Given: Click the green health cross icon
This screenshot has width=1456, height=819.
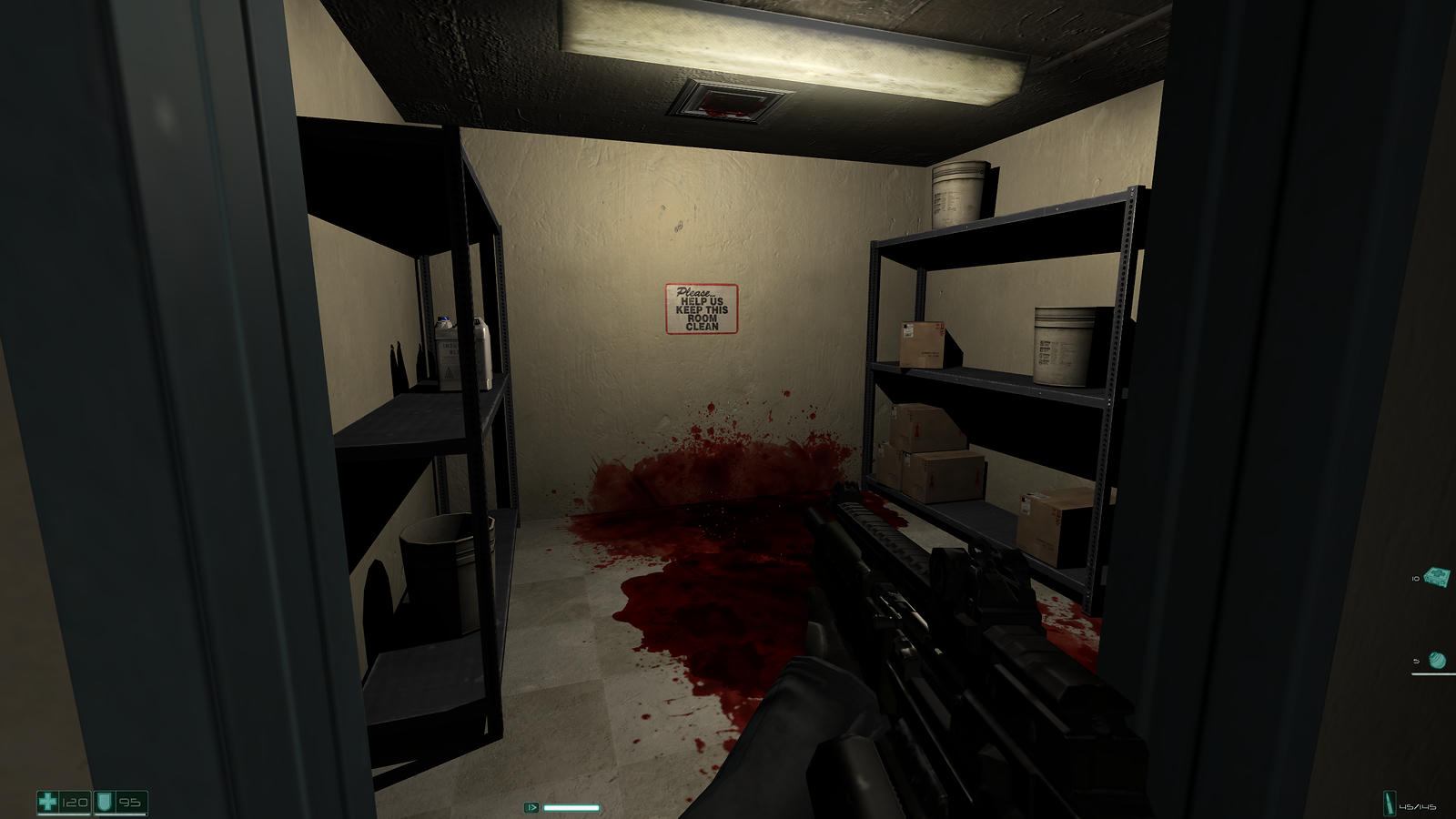Looking at the screenshot, I should point(48,803).
